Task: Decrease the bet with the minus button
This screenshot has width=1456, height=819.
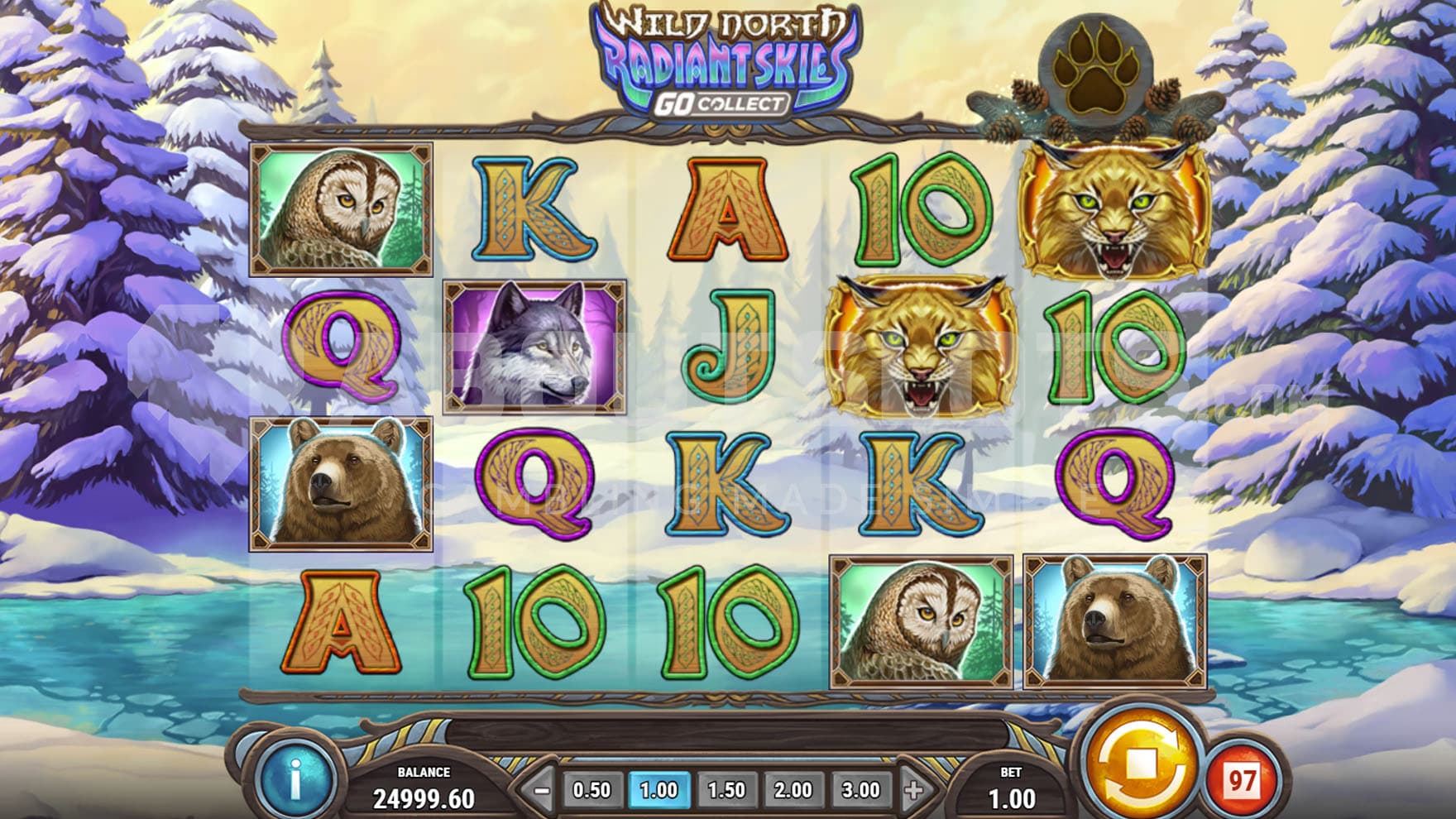Action: click(x=542, y=791)
